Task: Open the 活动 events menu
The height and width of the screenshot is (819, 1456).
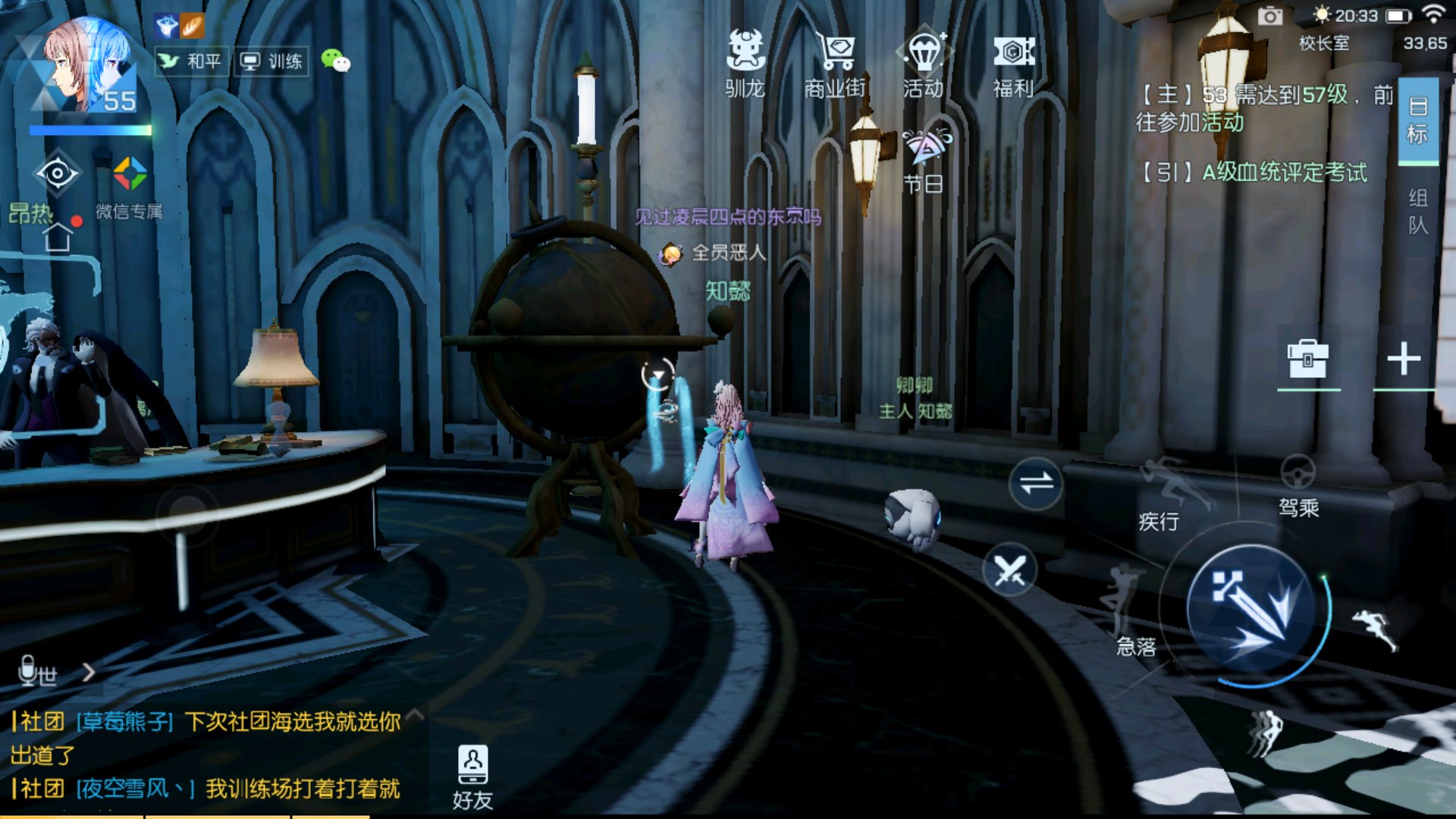Action: pyautogui.click(x=923, y=64)
